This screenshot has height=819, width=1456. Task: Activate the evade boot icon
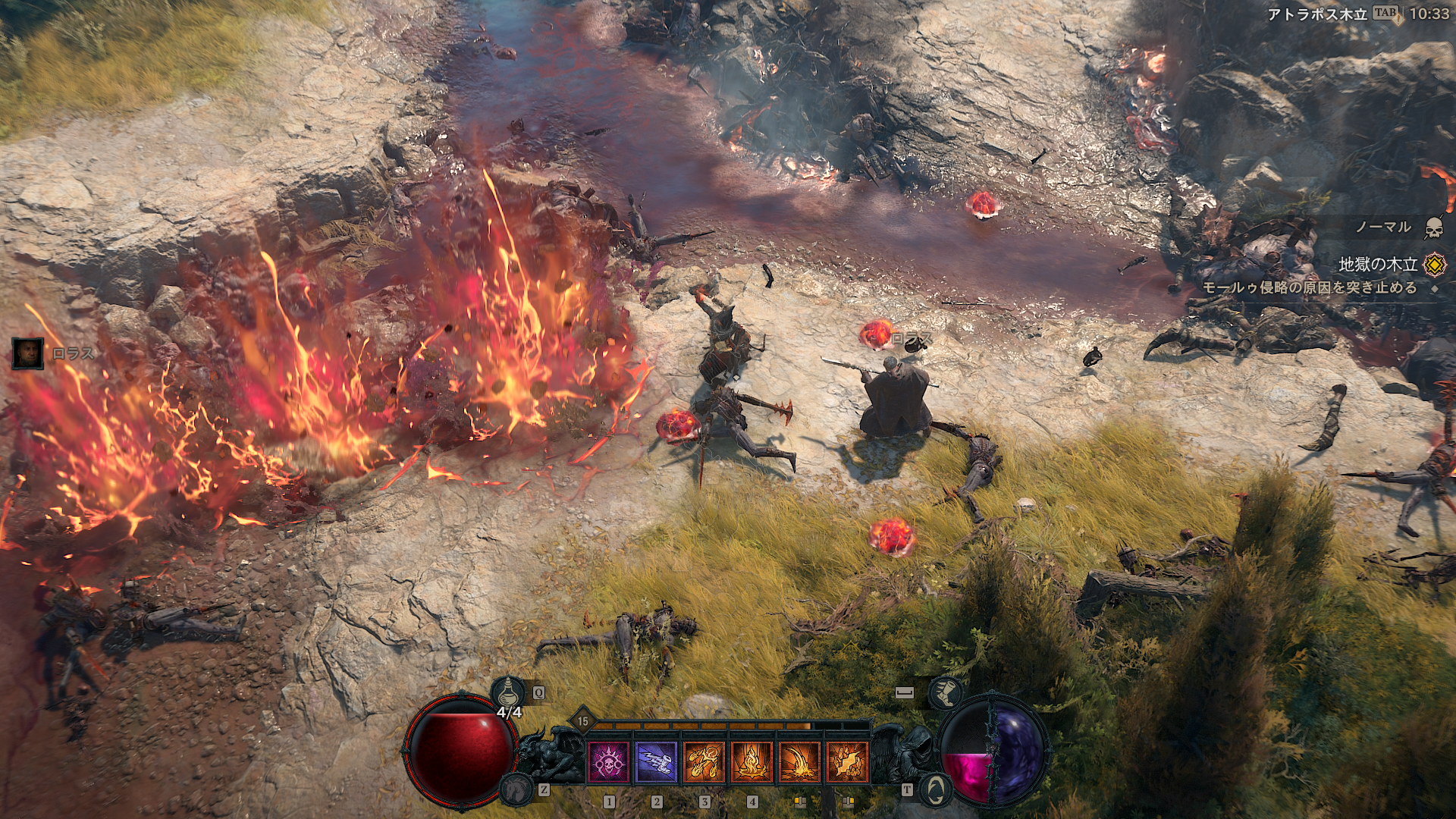pos(946,693)
